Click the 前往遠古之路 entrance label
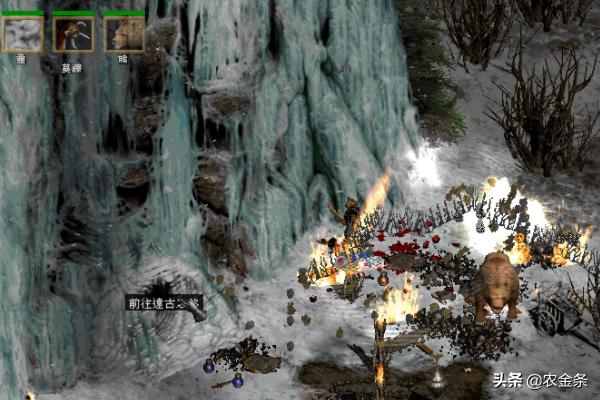Screen dimensions: 600x400 coord(164,302)
